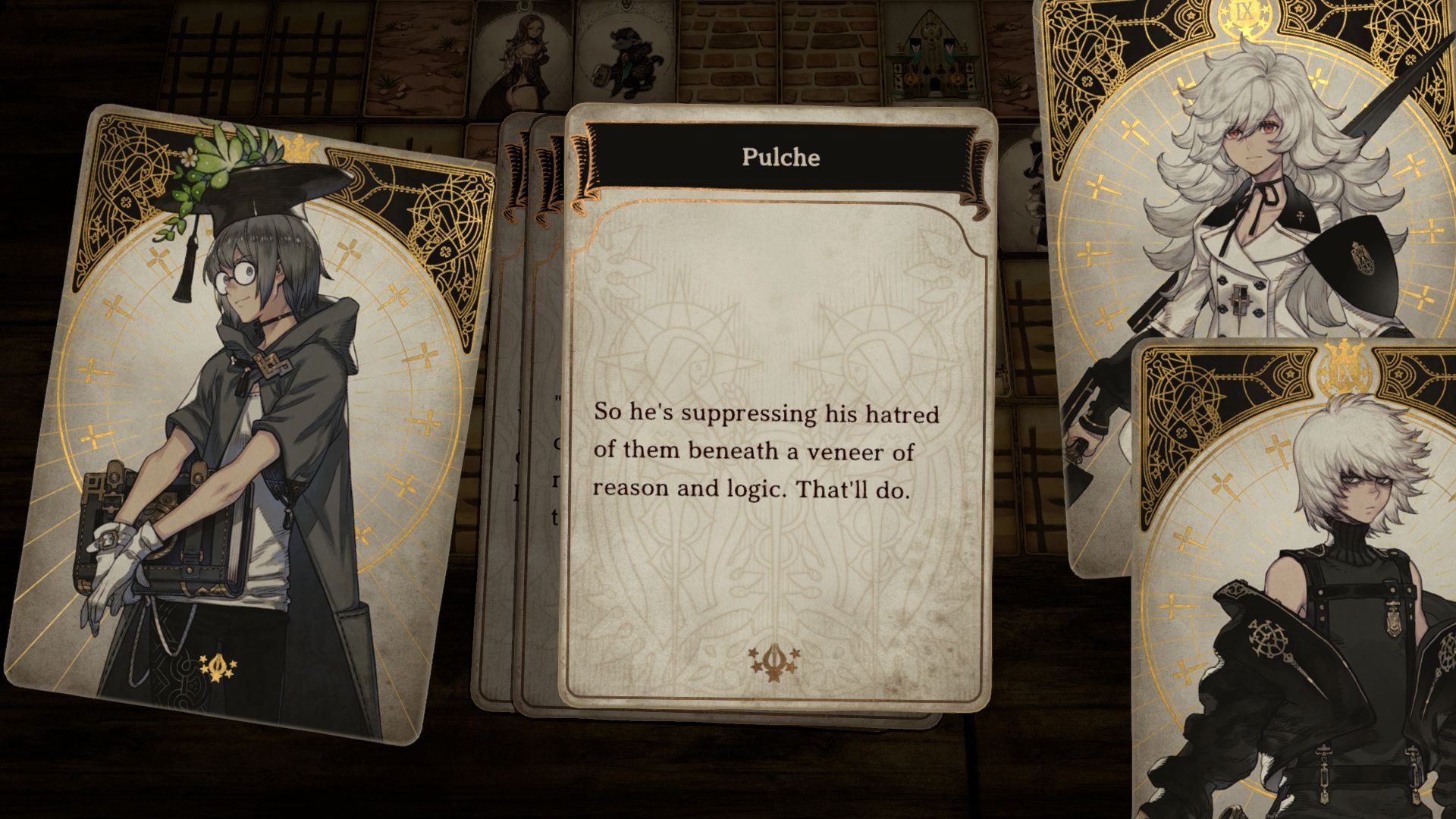Click the gold emblem on Pulche's dialogue card

click(x=775, y=661)
